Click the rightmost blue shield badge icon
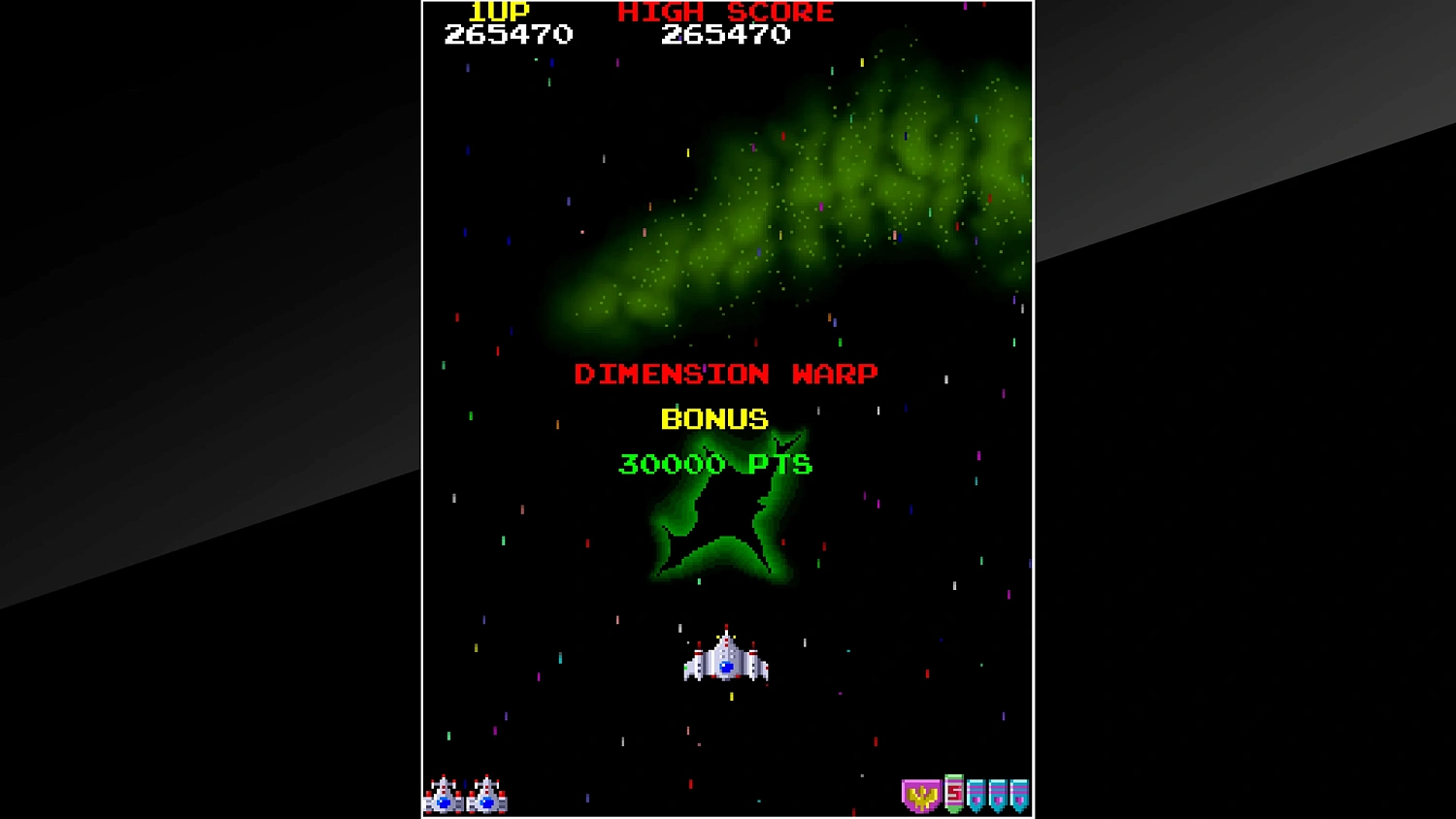 (x=1019, y=794)
